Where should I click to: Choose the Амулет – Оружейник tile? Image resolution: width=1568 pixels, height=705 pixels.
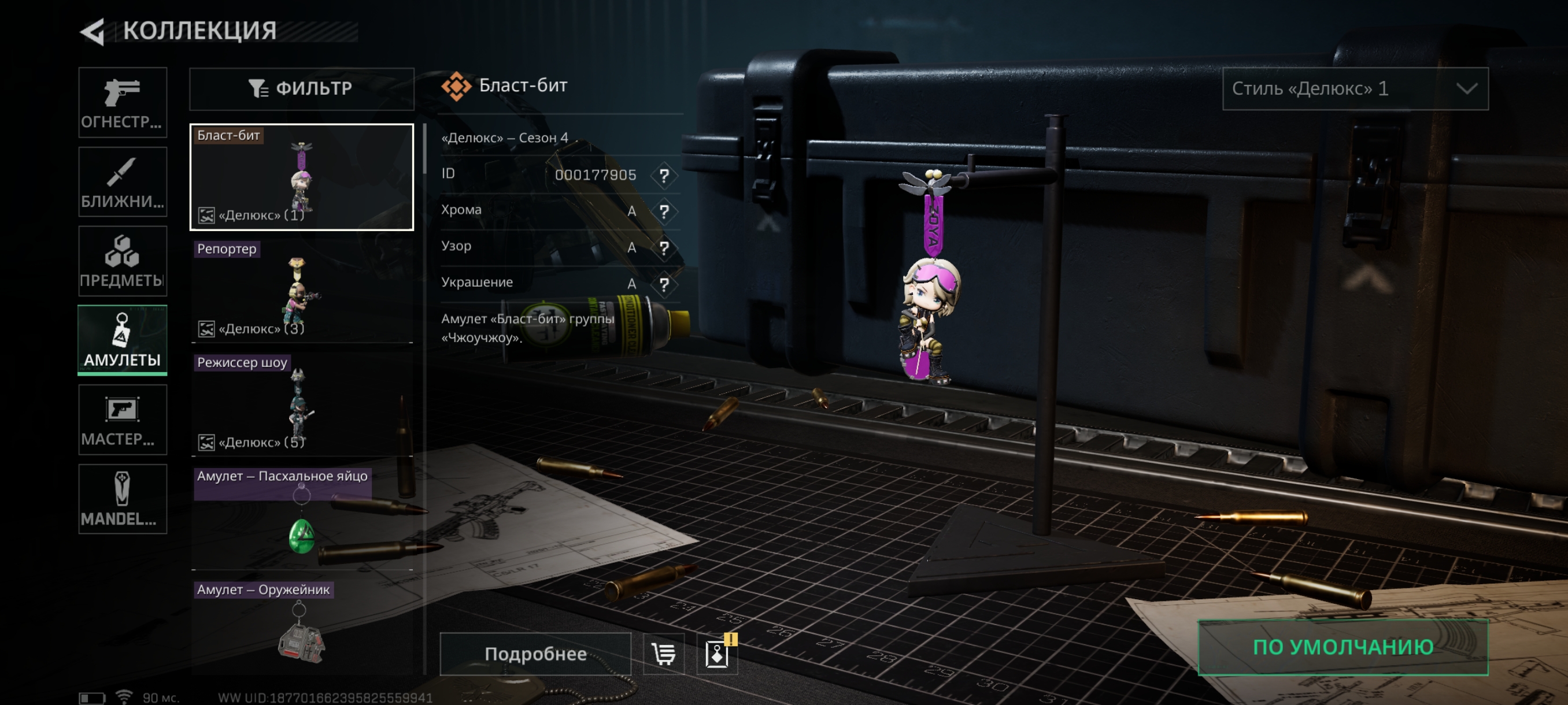[301, 626]
